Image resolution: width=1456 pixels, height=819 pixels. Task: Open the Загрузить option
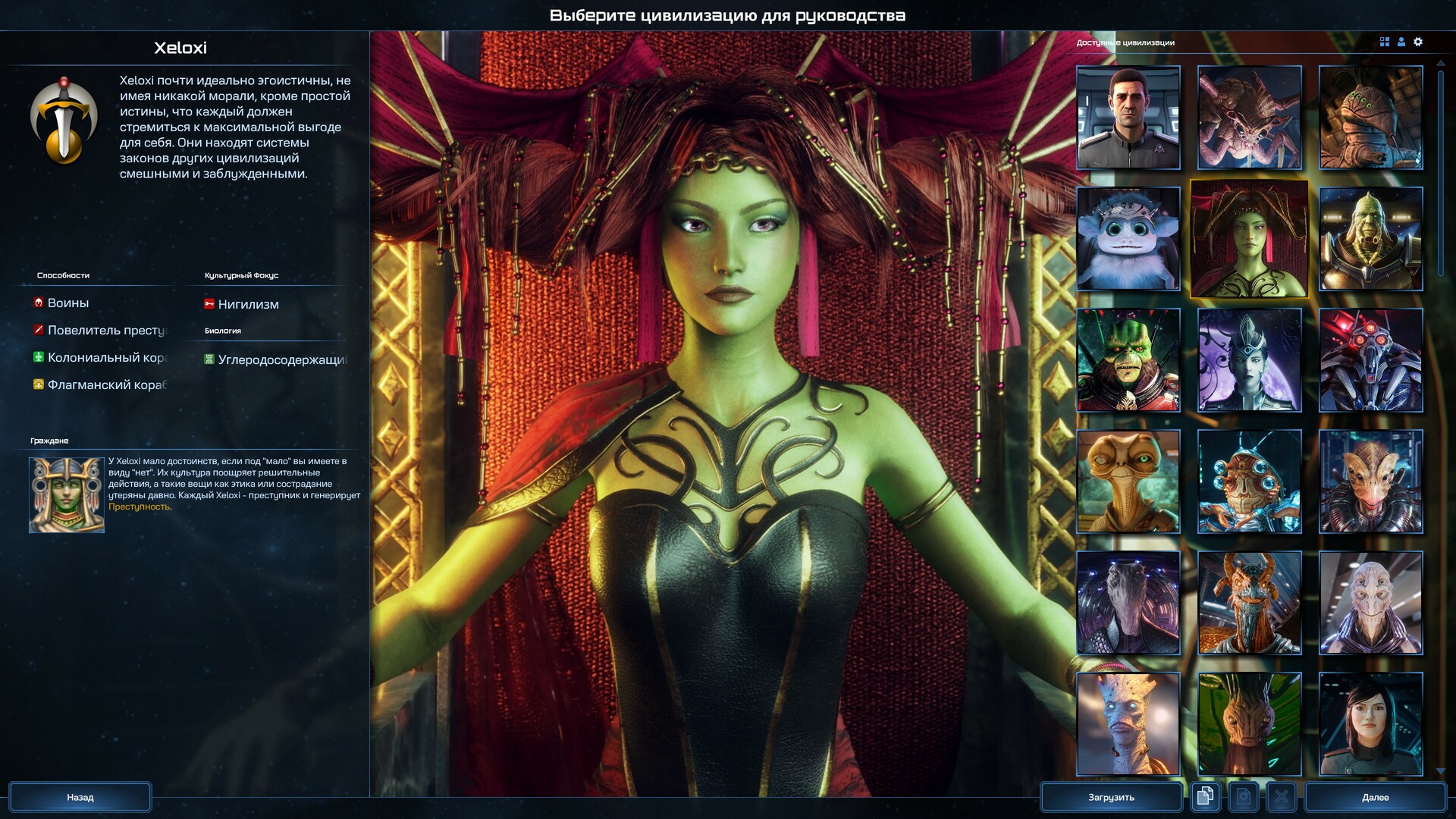(1111, 796)
